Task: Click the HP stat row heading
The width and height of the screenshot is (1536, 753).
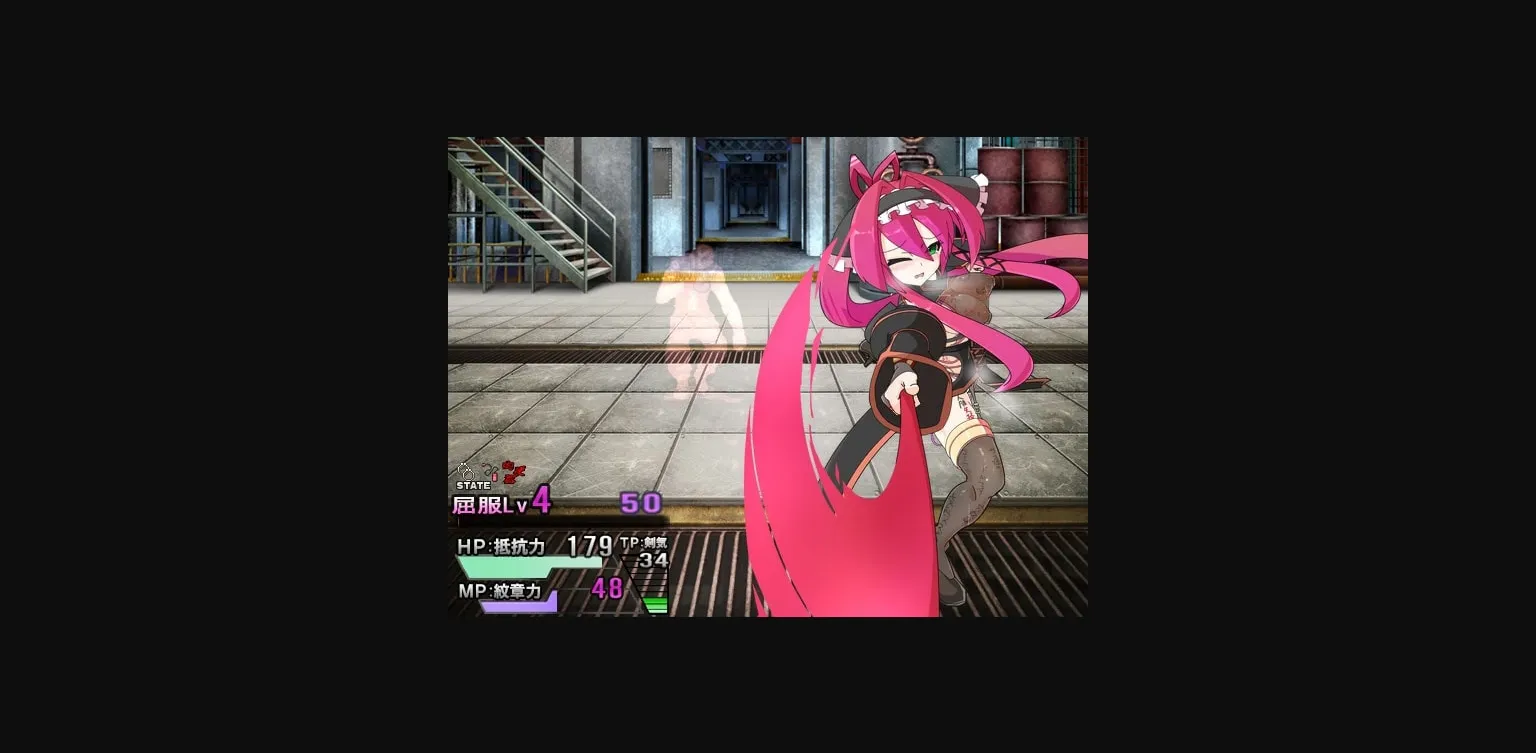Action: [500, 545]
